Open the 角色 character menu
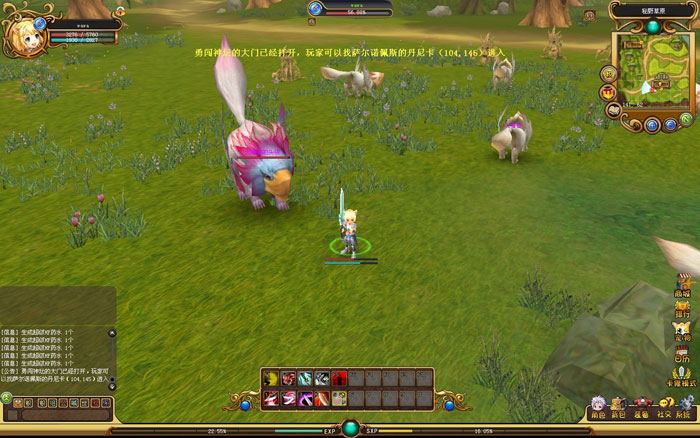This screenshot has width=700, height=438. coord(597,406)
